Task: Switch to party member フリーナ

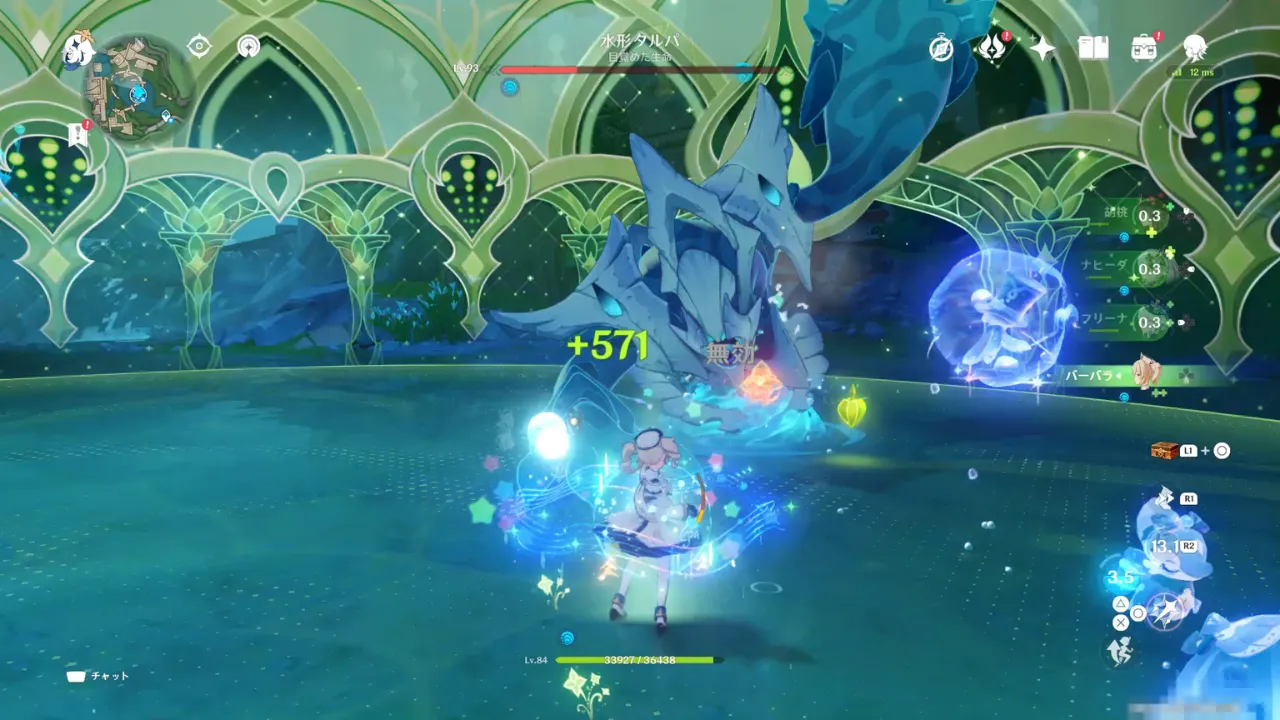Action: pos(1150,322)
